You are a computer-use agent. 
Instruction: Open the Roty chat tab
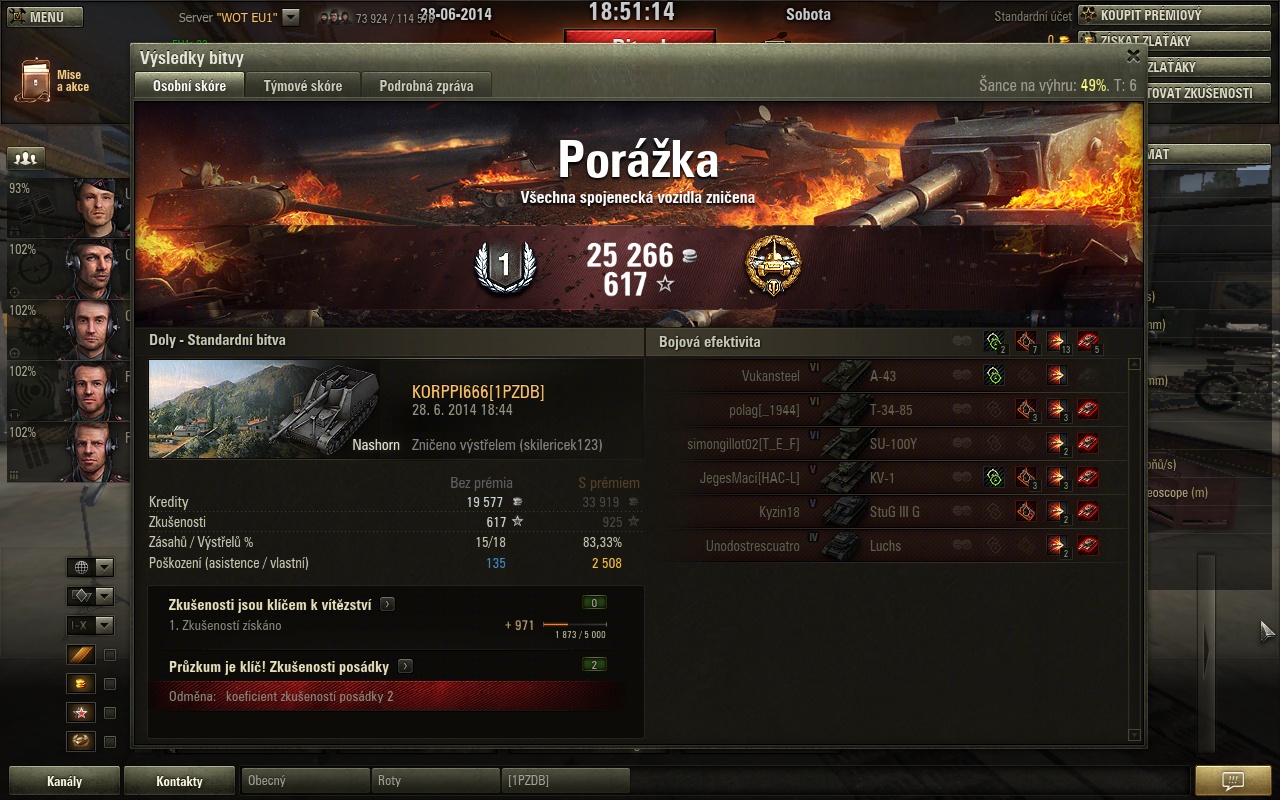[x=435, y=780]
